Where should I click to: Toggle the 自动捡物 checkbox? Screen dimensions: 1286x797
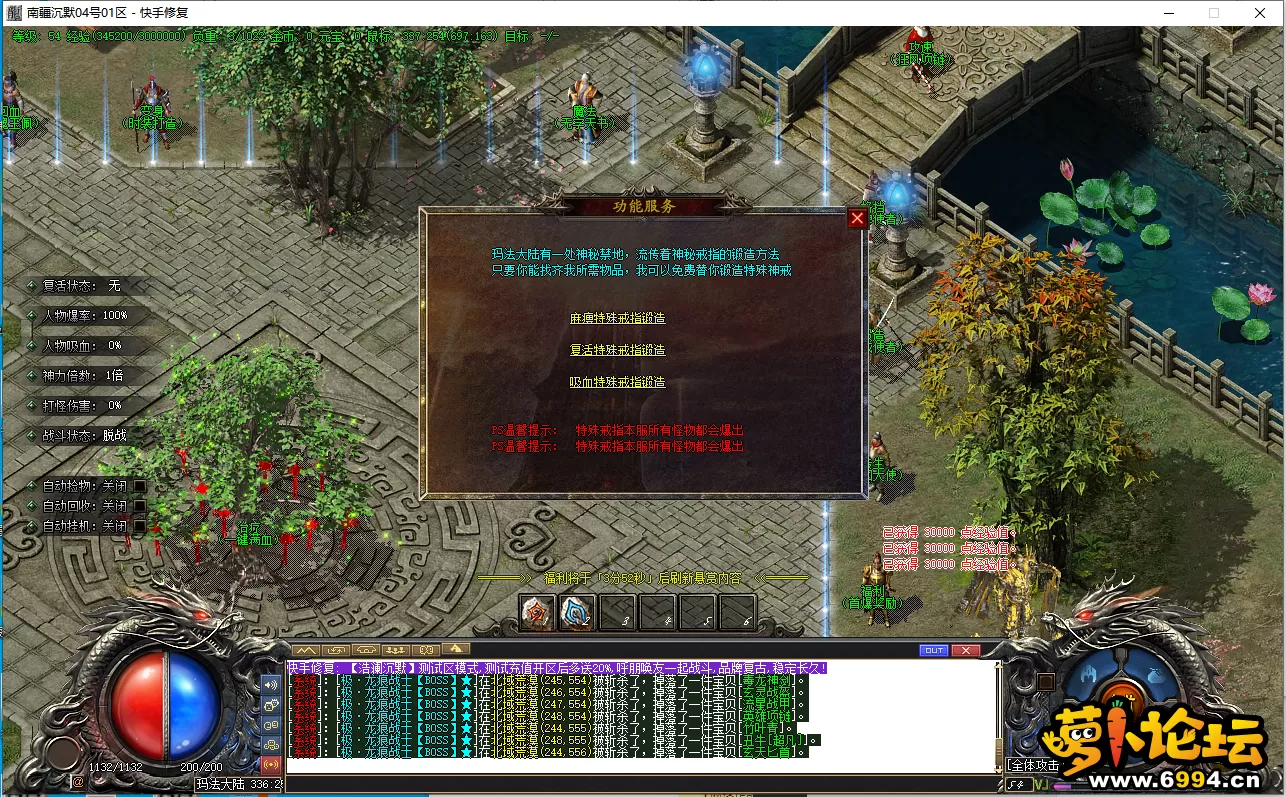pyautogui.click(x=140, y=486)
